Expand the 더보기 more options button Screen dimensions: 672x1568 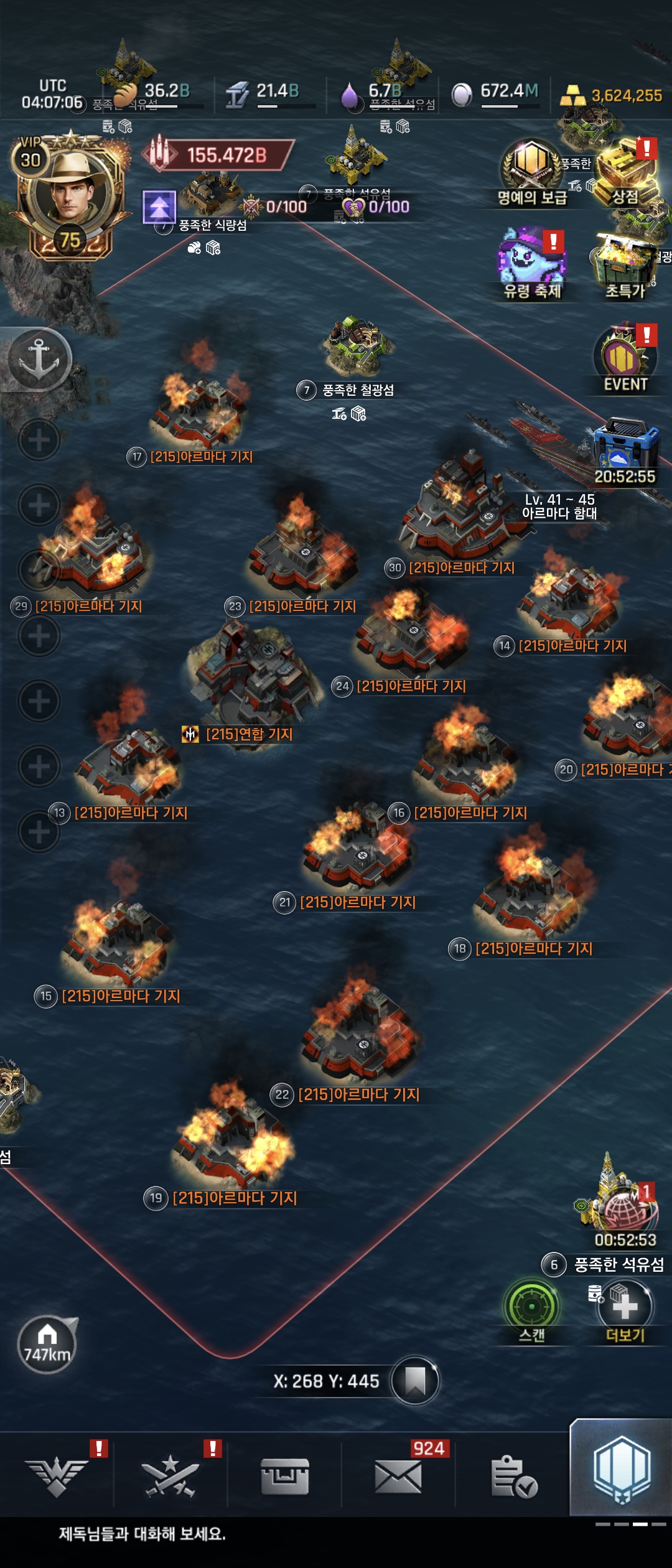pos(625,1308)
